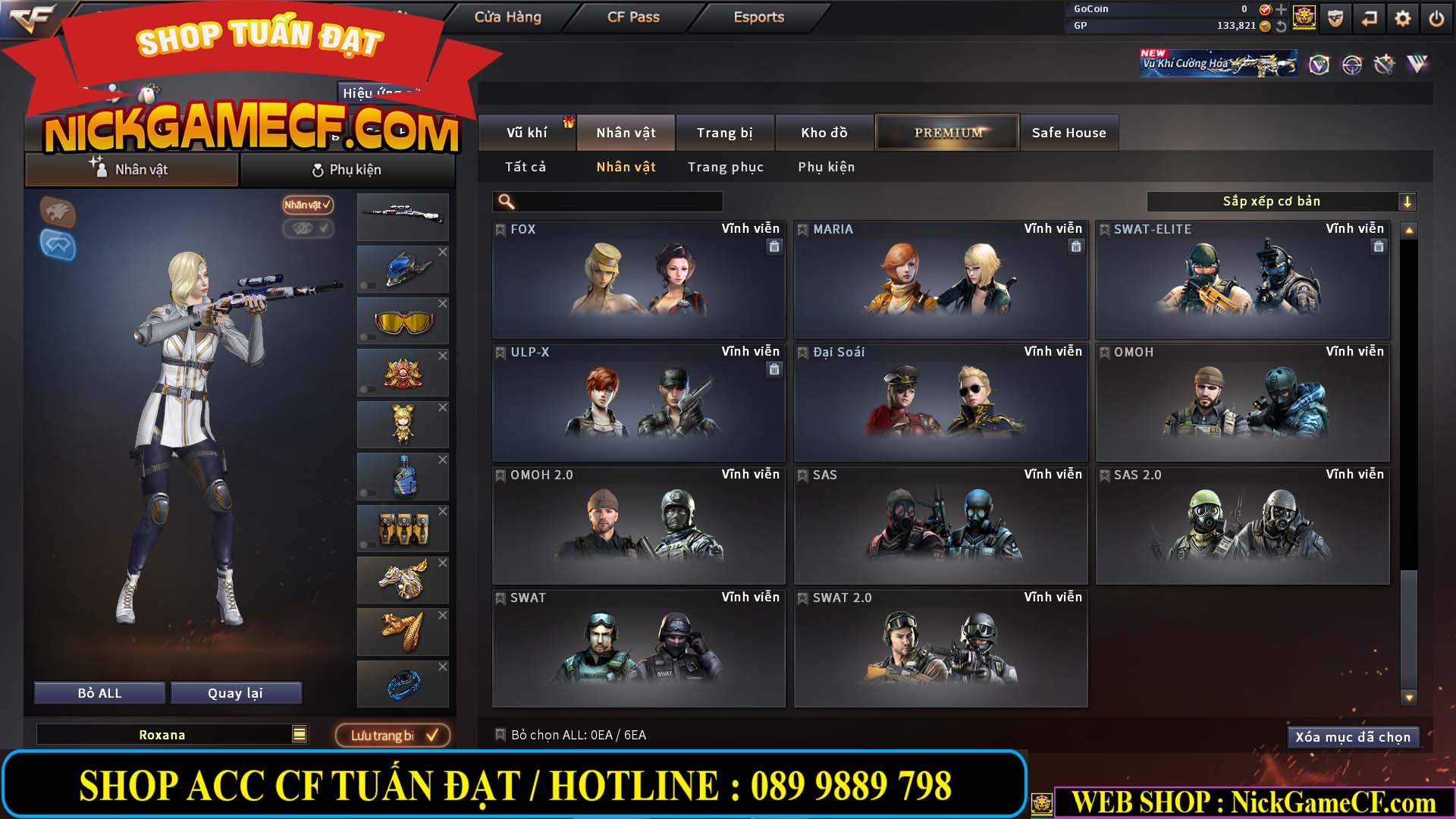
Task: Switch to the Trang bị tab
Action: click(724, 132)
